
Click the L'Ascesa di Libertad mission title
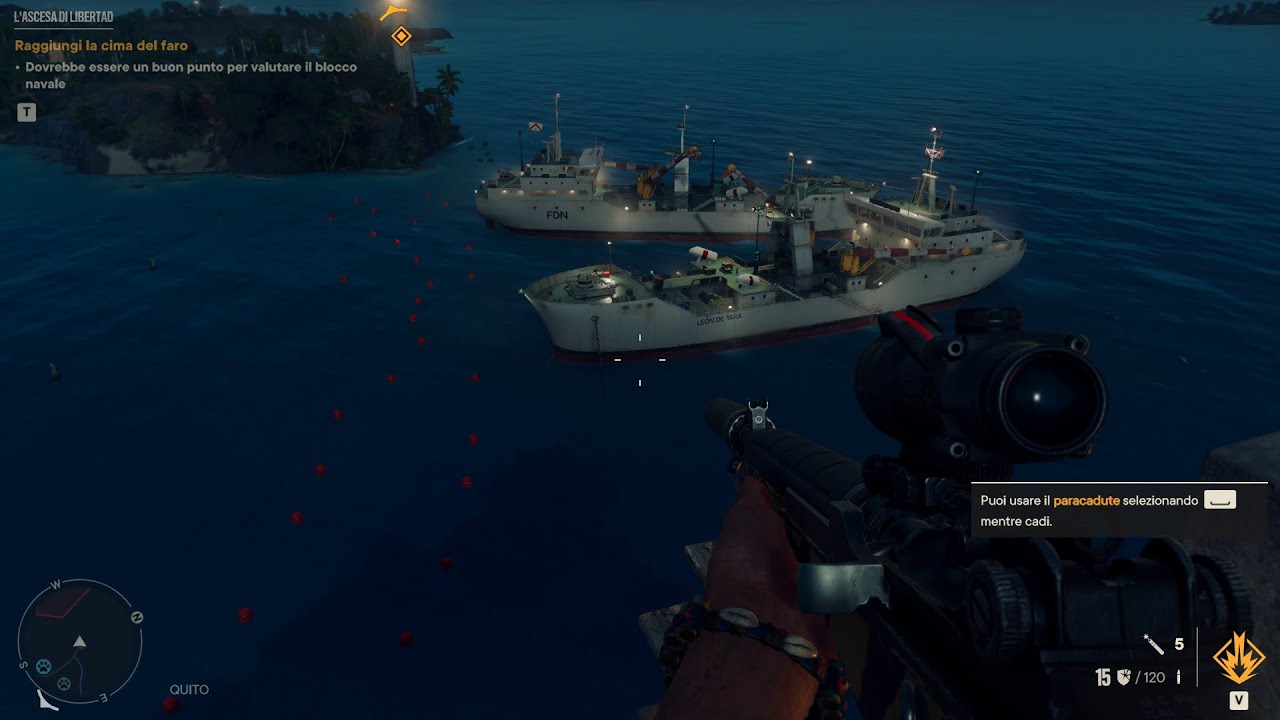[63, 17]
